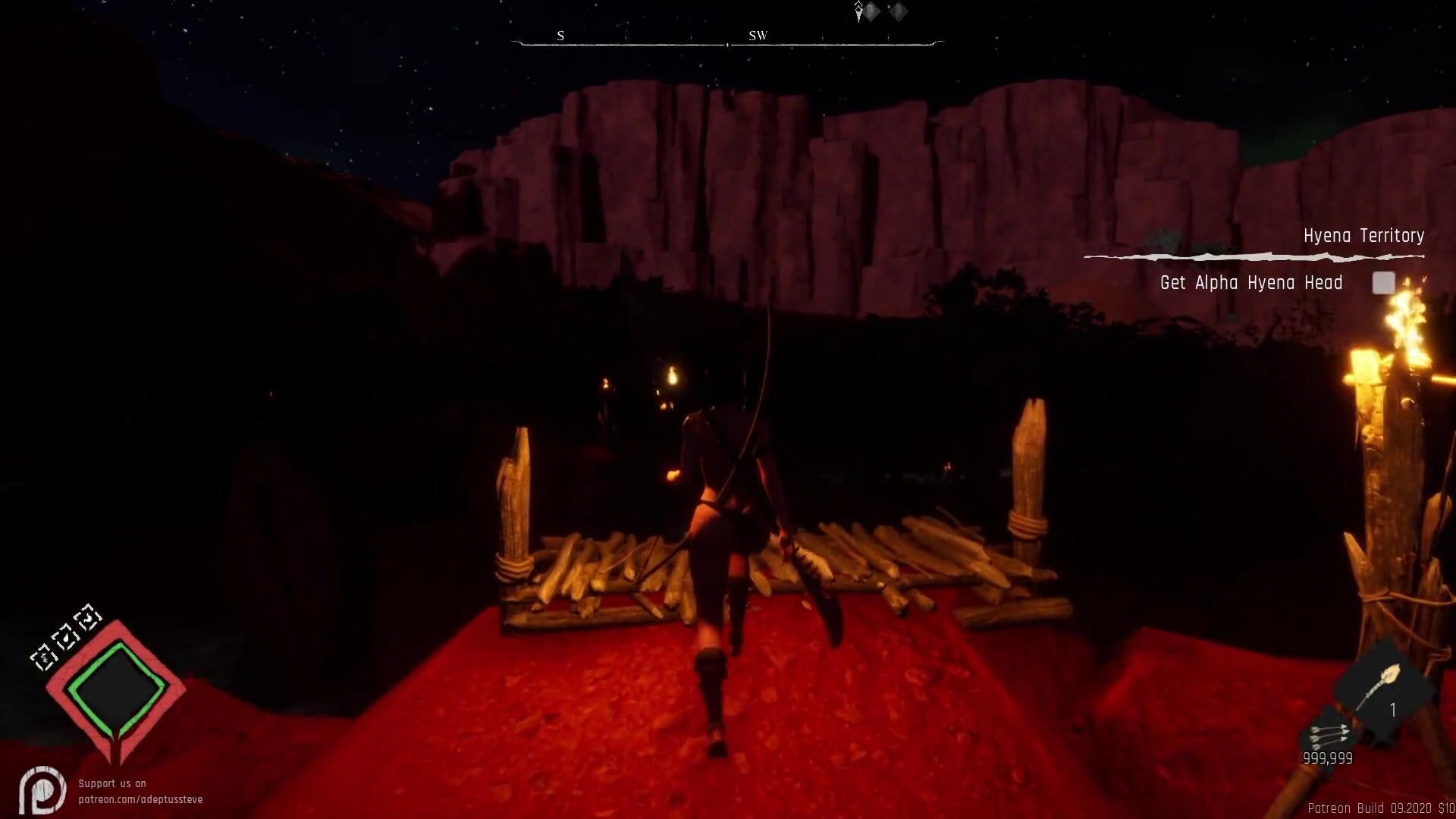Check the Get Alpha Hyena Head objective box
This screenshot has height=819, width=1456.
pyautogui.click(x=1383, y=283)
